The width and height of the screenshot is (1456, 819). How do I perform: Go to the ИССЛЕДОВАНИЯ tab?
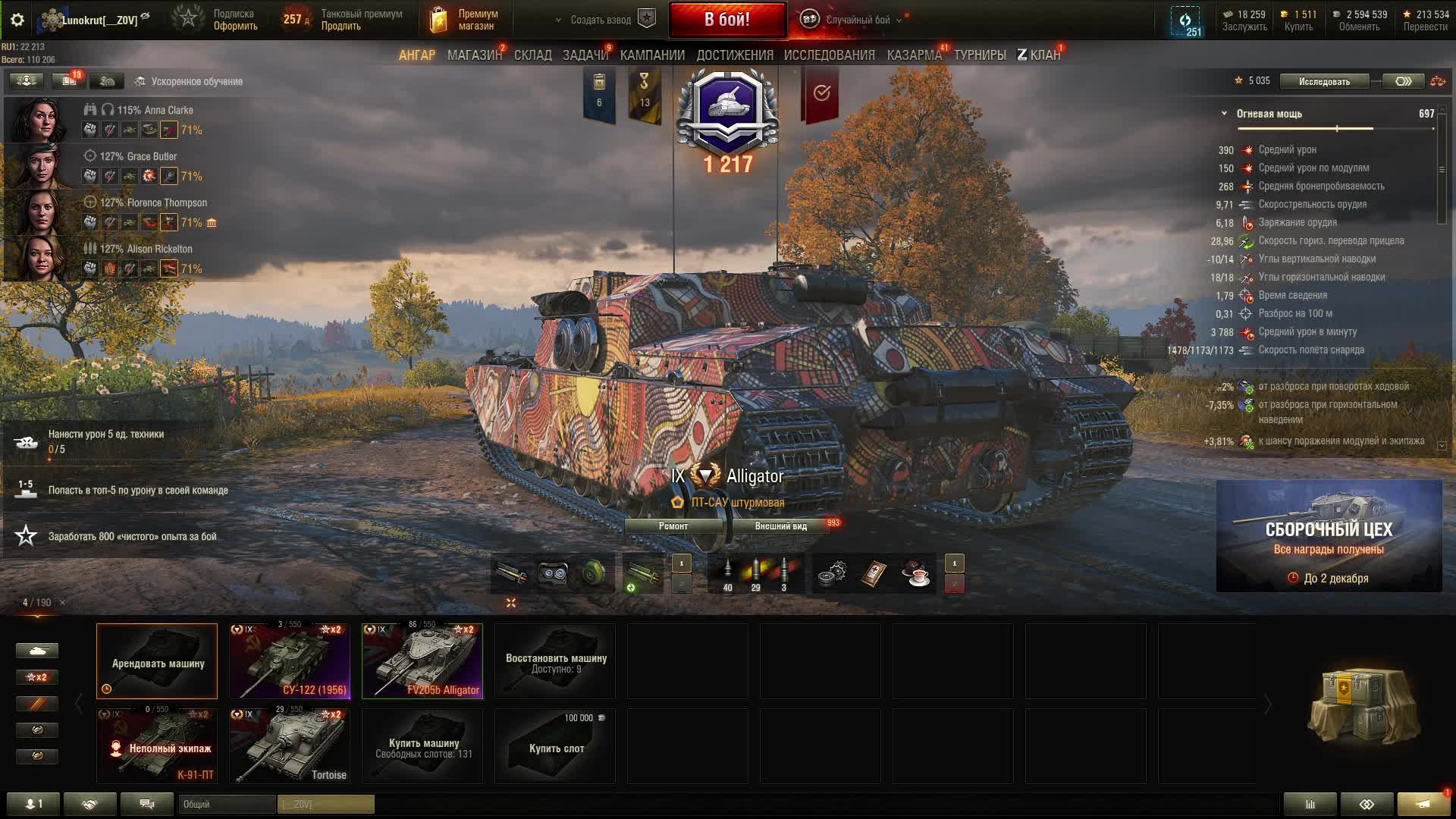pyautogui.click(x=829, y=55)
